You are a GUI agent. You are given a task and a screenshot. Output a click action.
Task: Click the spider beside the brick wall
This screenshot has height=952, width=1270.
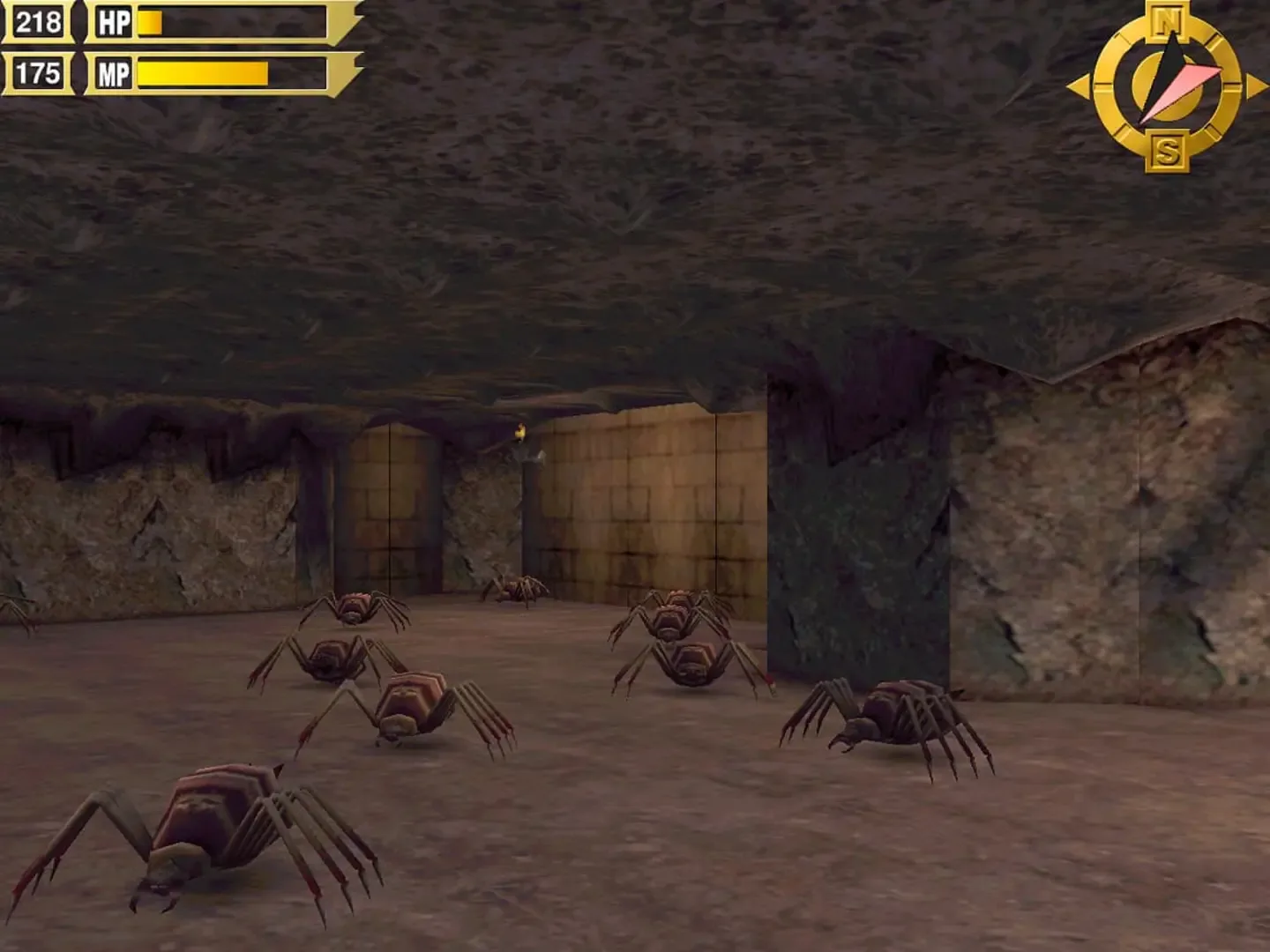coord(675,617)
